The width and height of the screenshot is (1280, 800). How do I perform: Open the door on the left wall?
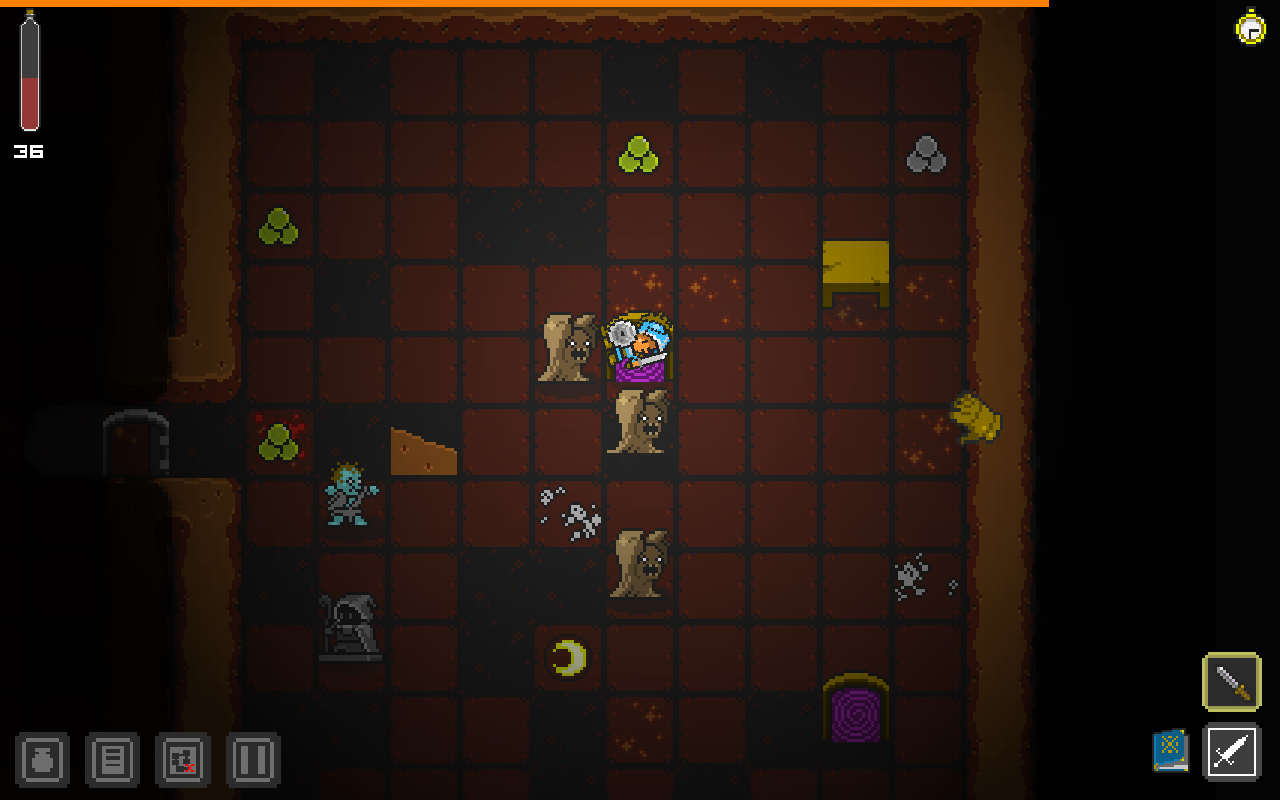coord(135,445)
